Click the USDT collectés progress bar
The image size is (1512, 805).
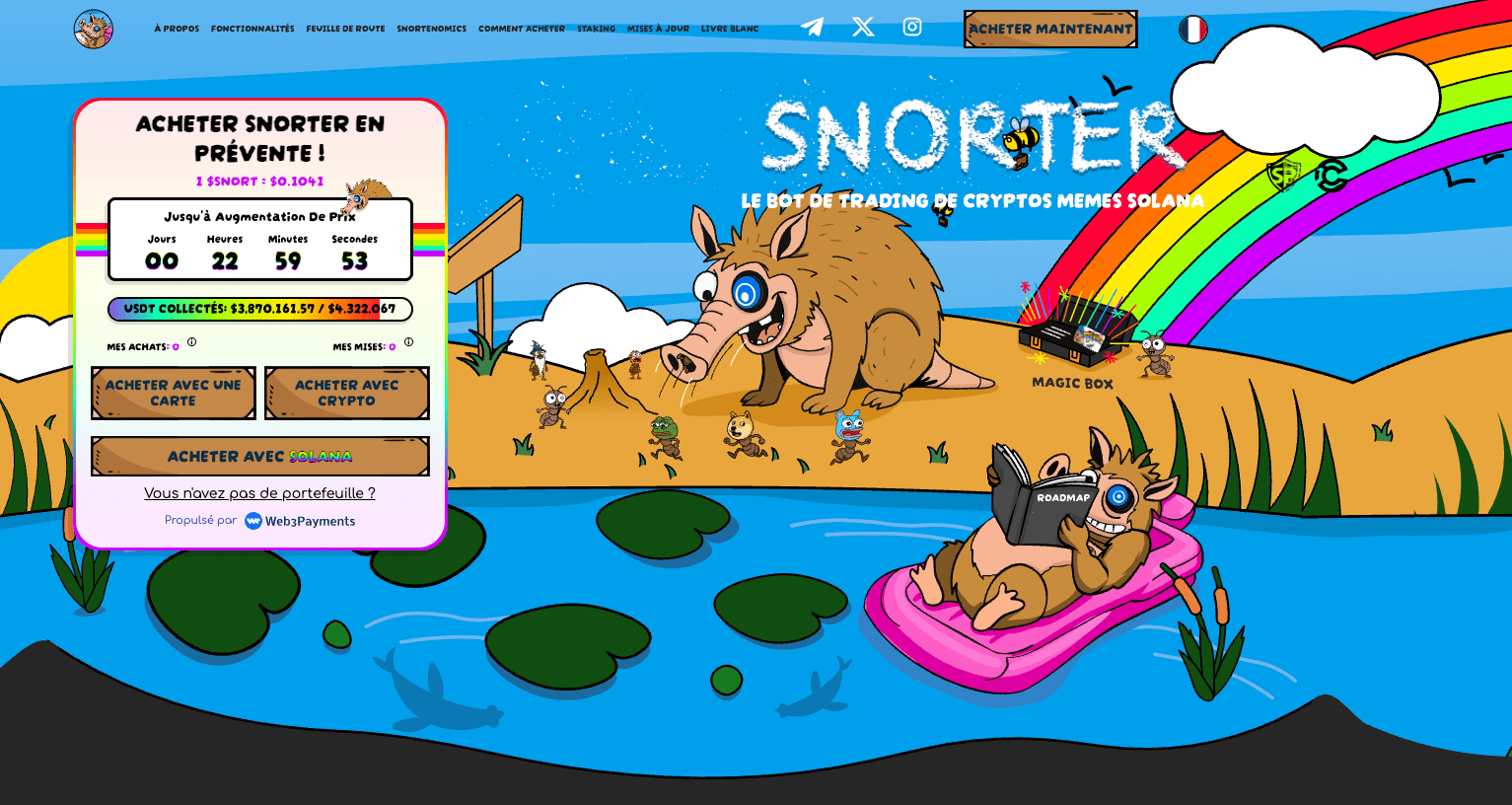click(x=259, y=309)
